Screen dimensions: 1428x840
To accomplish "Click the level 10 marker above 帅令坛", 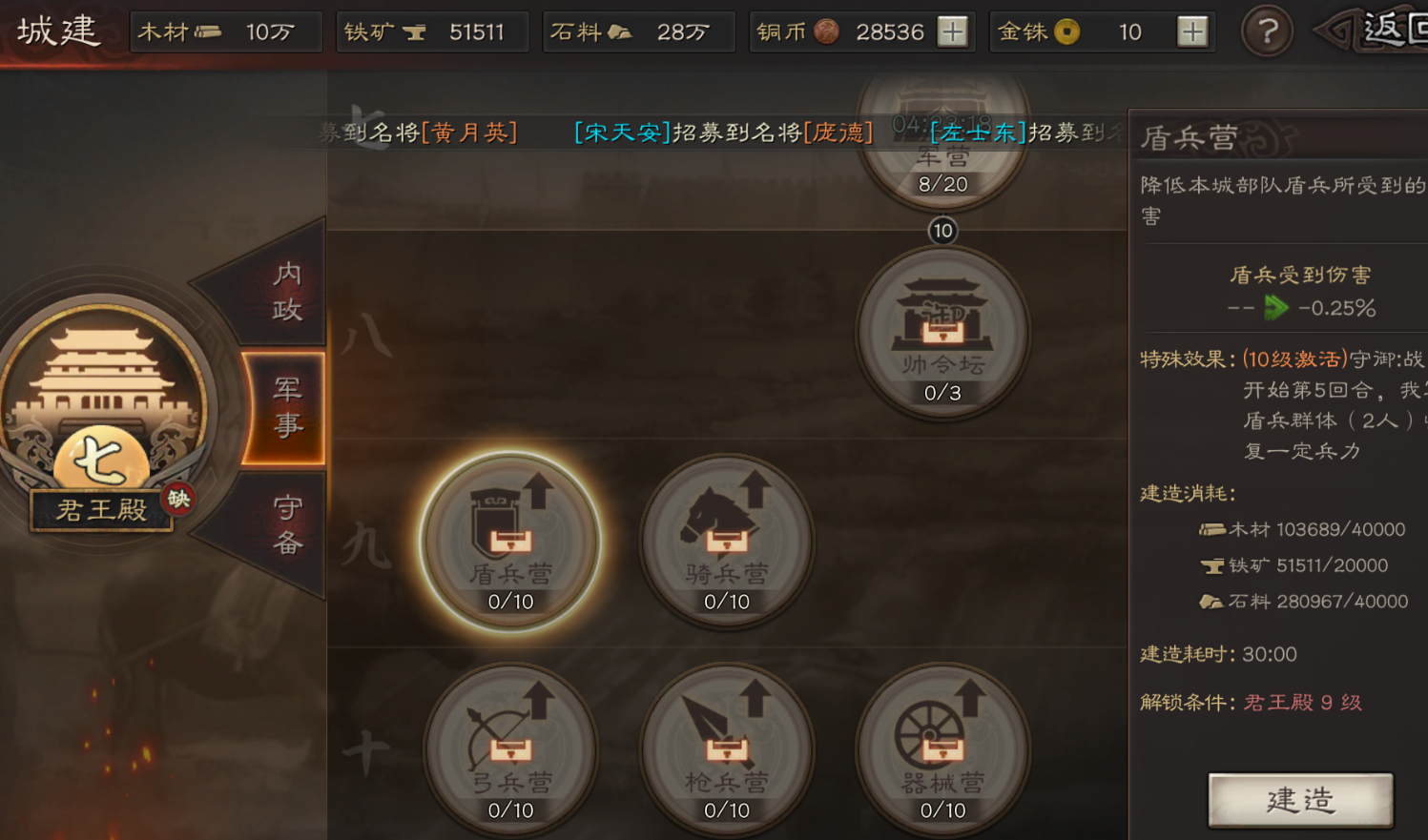I will (942, 231).
